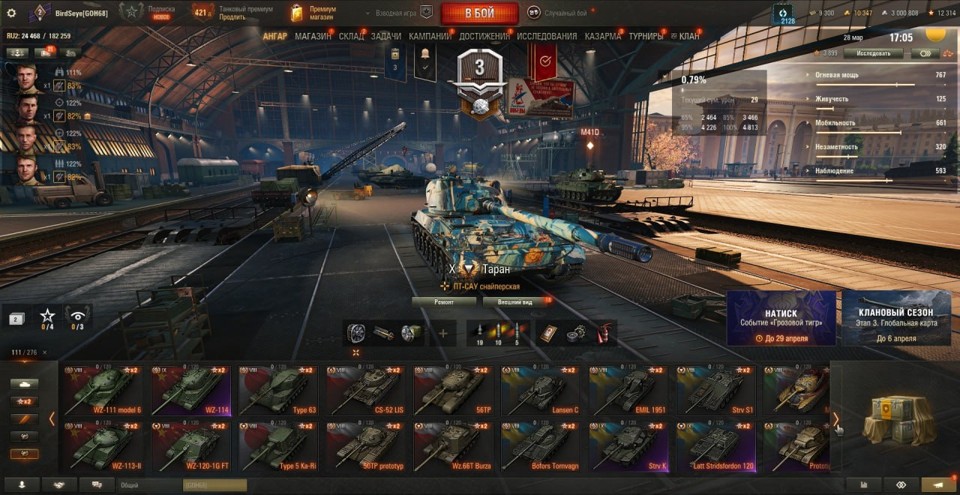Go to the ЗАДАЧИ tab
Screen dimensions: 960x495
(386, 36)
